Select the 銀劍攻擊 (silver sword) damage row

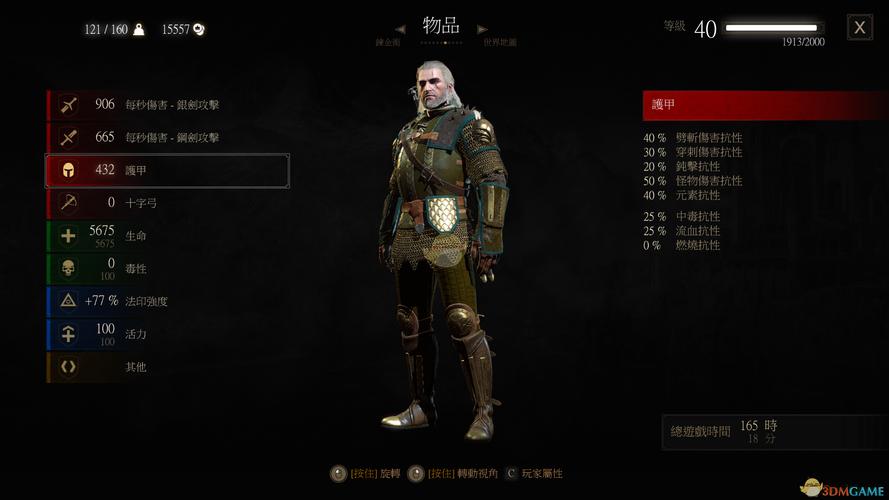(167, 104)
